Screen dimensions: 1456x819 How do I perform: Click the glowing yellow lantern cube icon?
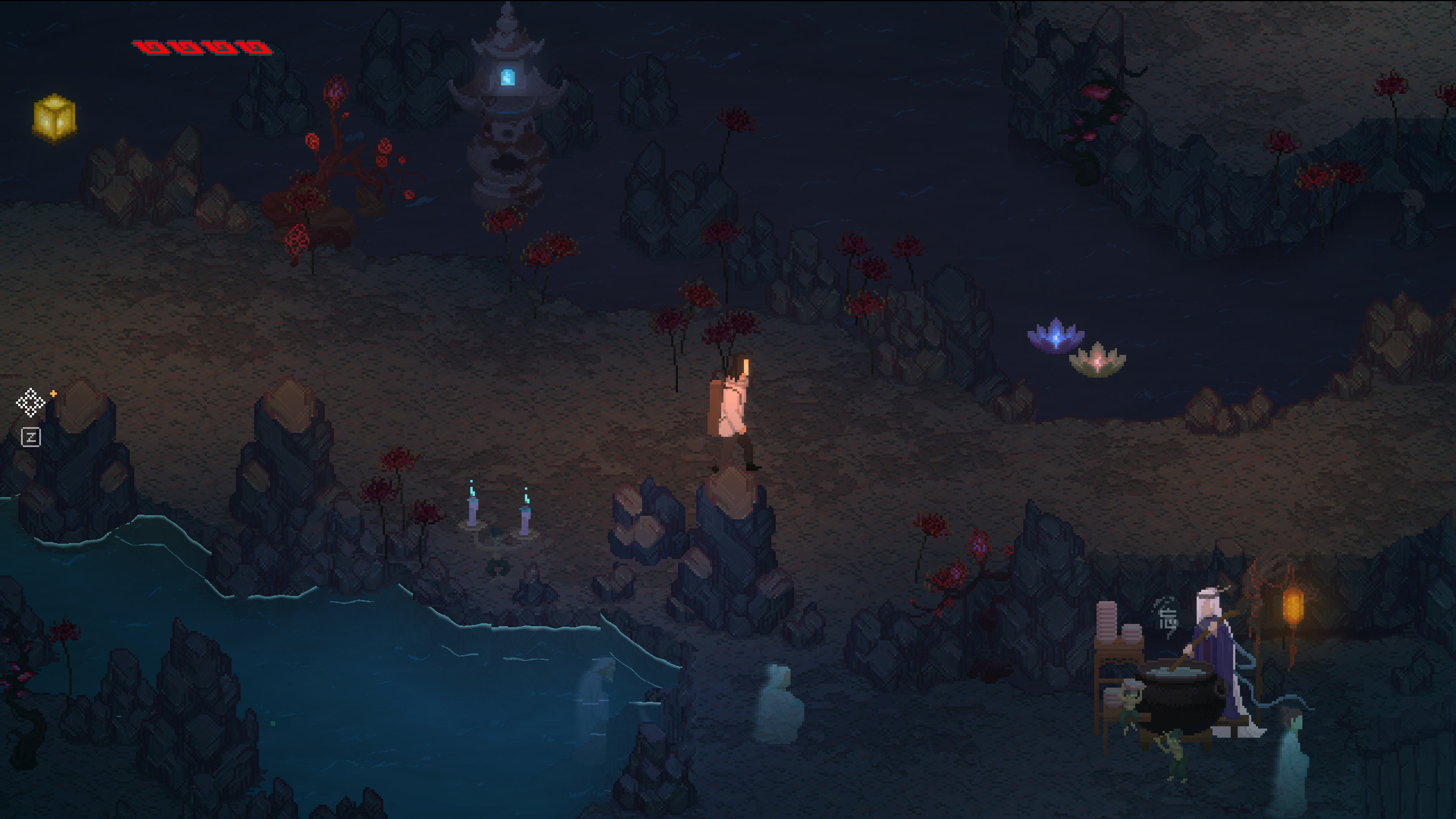click(x=55, y=118)
